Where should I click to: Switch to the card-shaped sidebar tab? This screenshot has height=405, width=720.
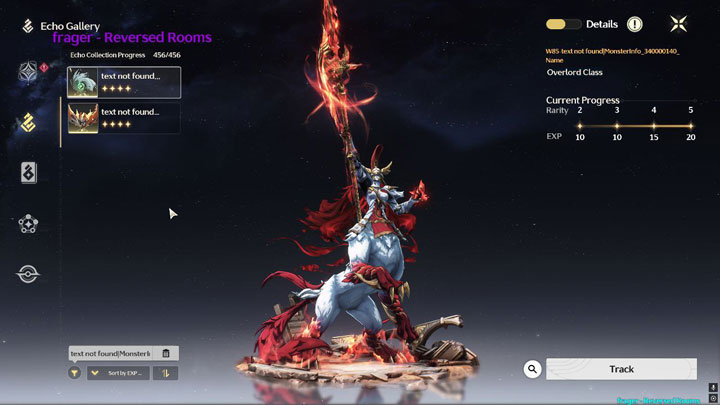point(28,173)
